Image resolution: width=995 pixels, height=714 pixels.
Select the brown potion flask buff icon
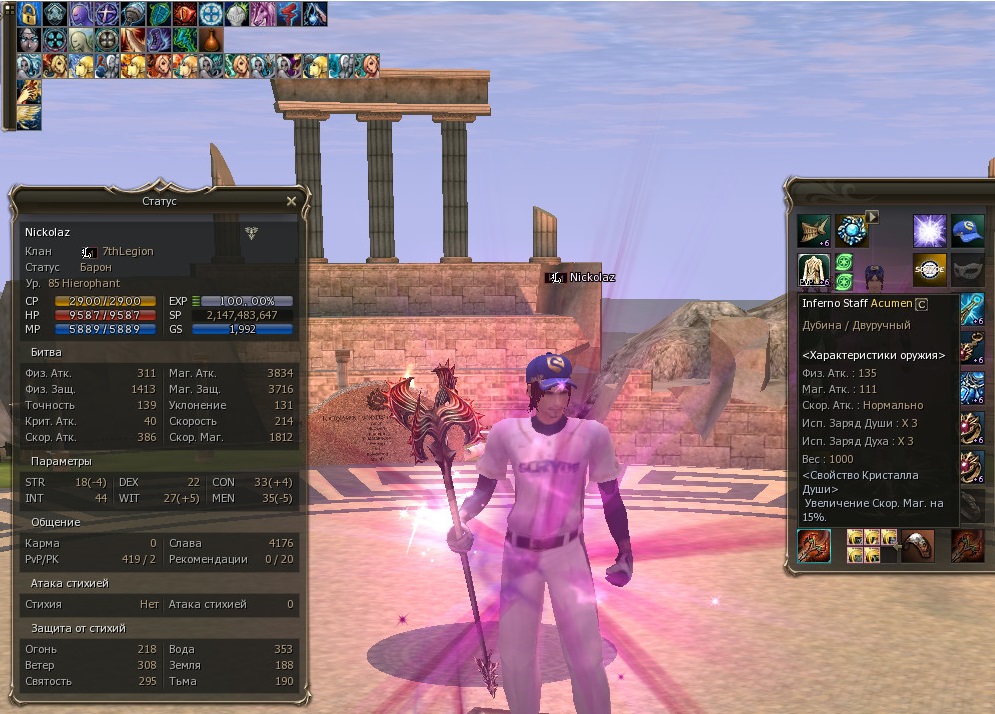pos(211,40)
